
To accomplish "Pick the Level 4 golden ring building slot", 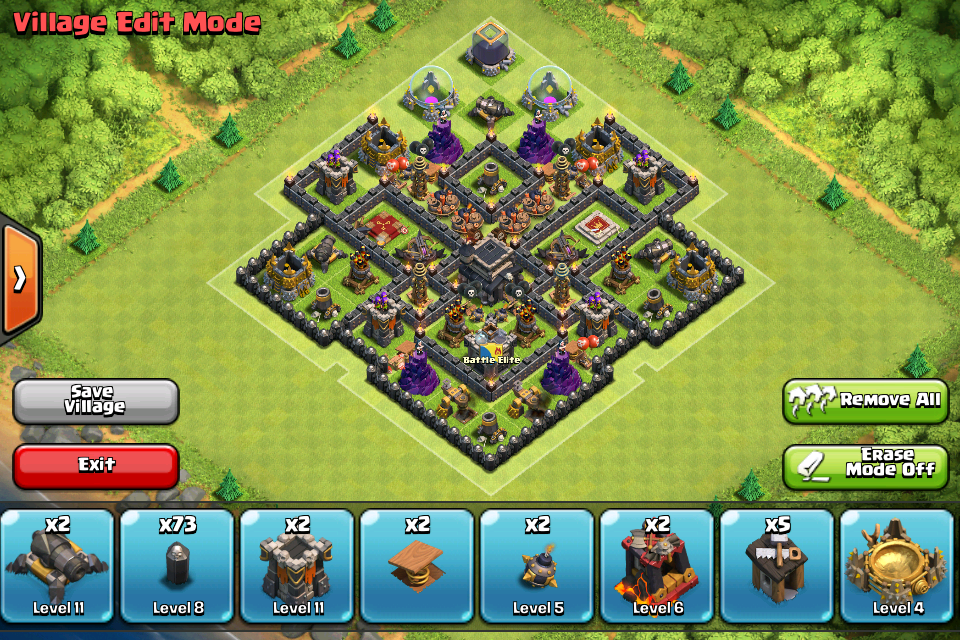I will point(897,566).
